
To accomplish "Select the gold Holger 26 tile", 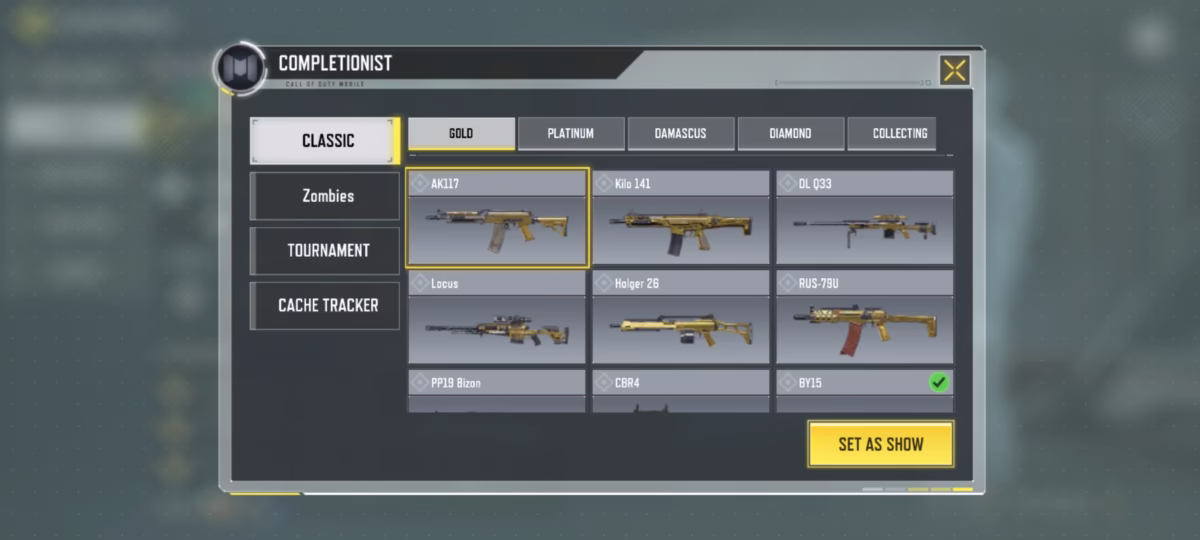I will tap(681, 318).
